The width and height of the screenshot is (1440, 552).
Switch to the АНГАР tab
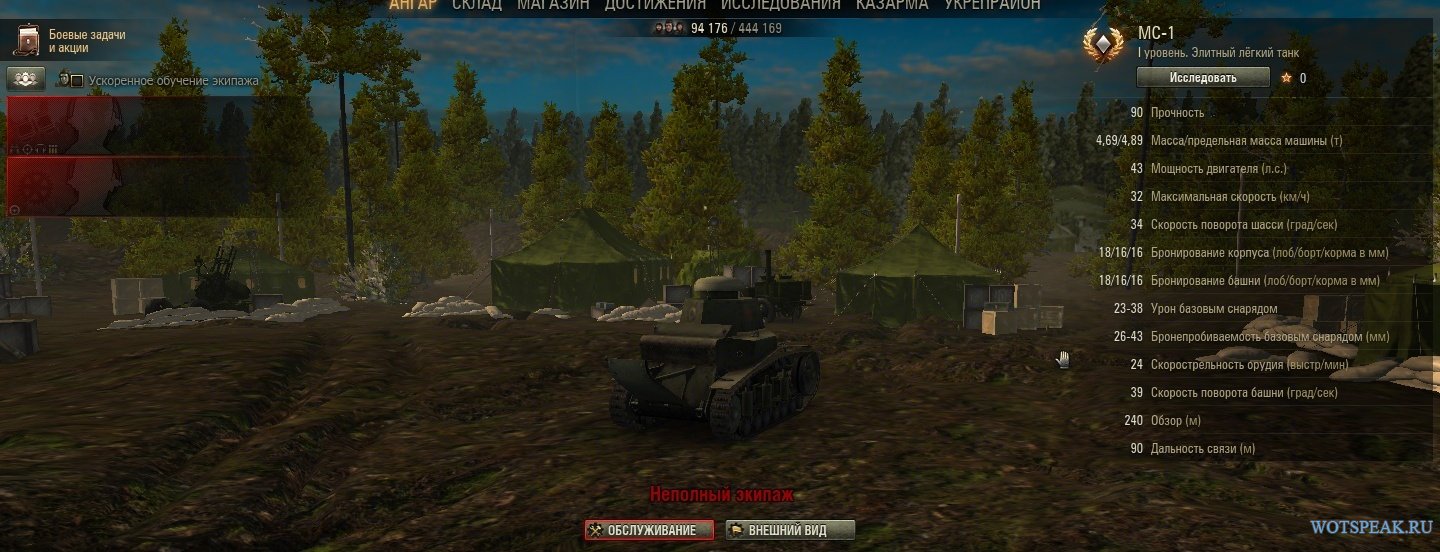tap(413, 5)
